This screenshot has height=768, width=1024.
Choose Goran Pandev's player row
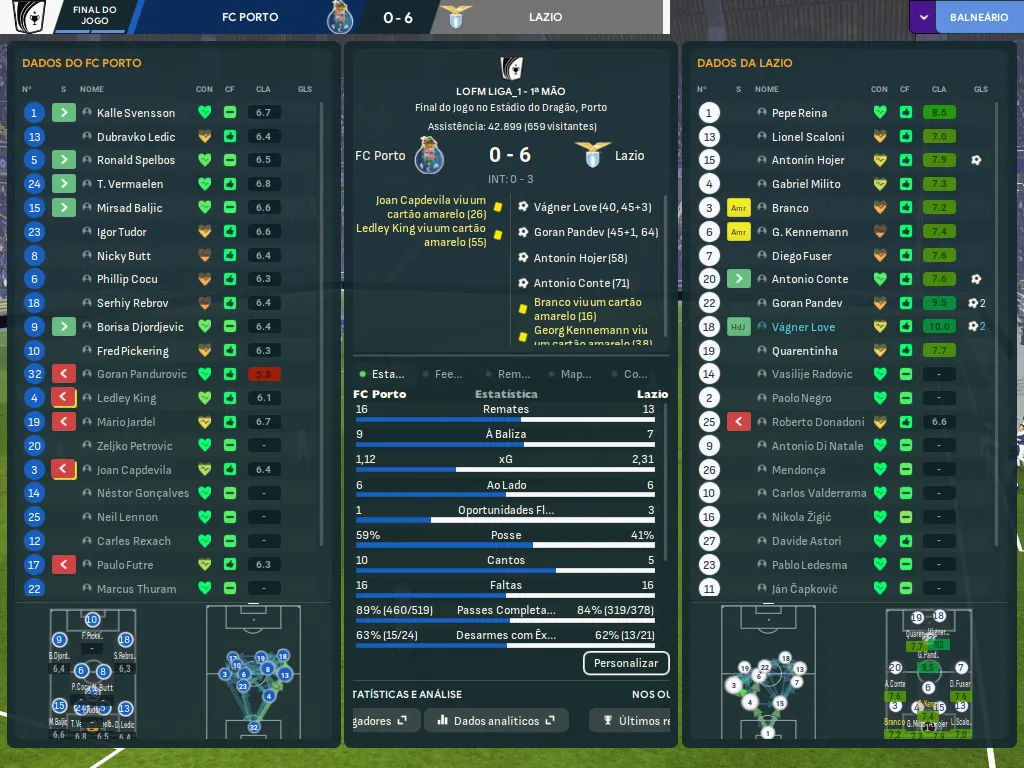tap(807, 303)
